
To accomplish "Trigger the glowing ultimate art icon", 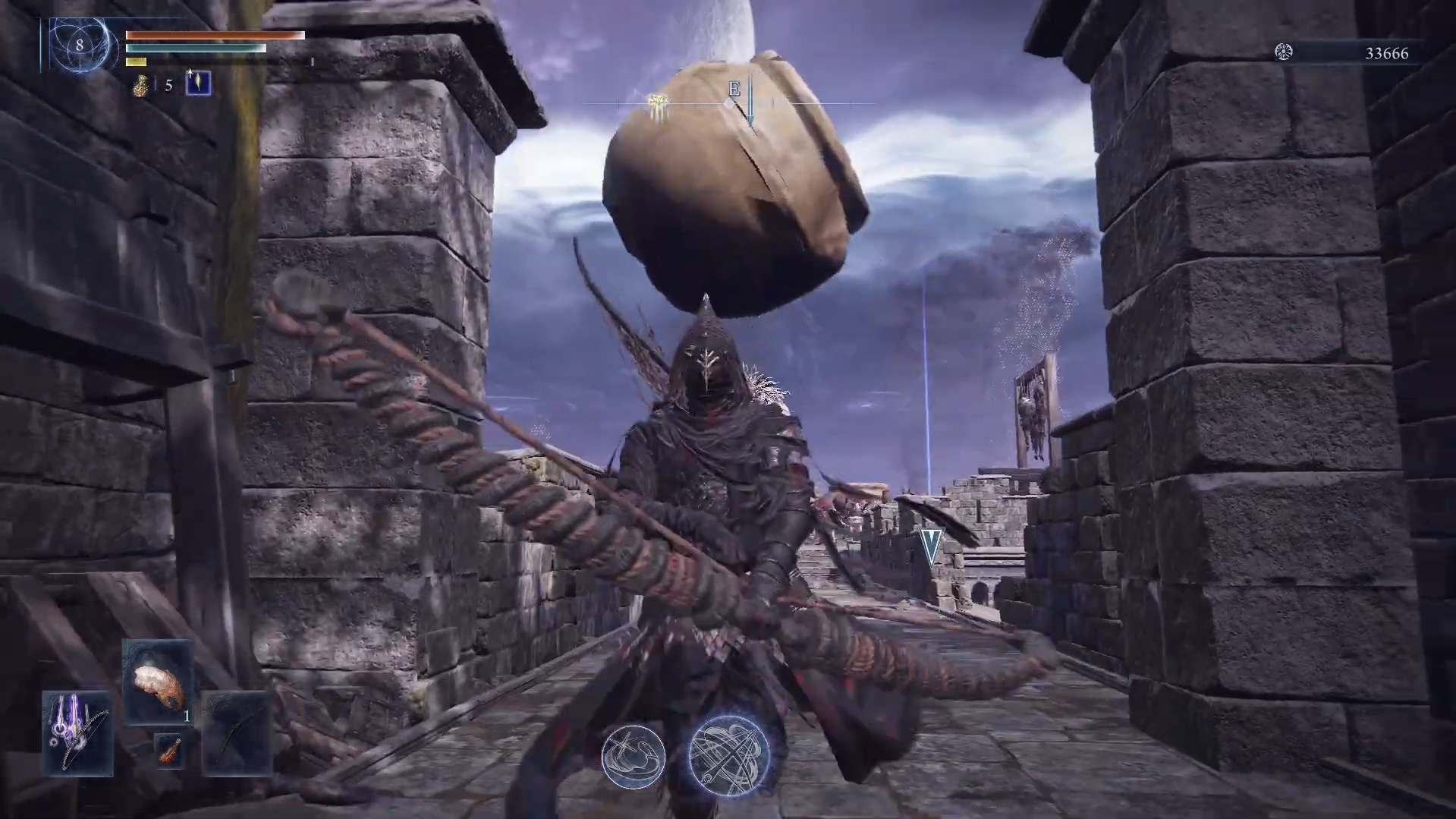I will click(729, 754).
